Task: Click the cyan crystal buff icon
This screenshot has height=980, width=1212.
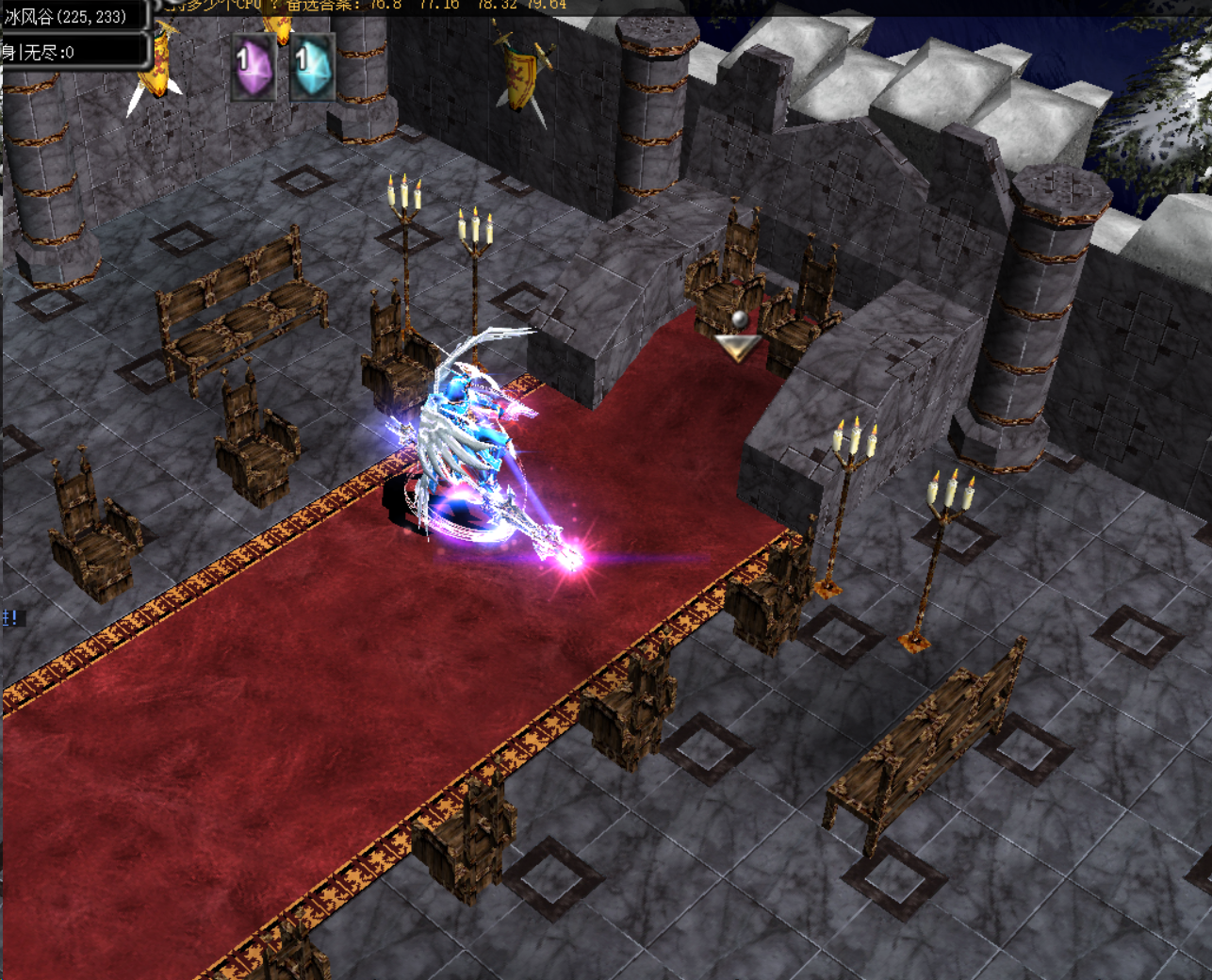Action: 312,68
